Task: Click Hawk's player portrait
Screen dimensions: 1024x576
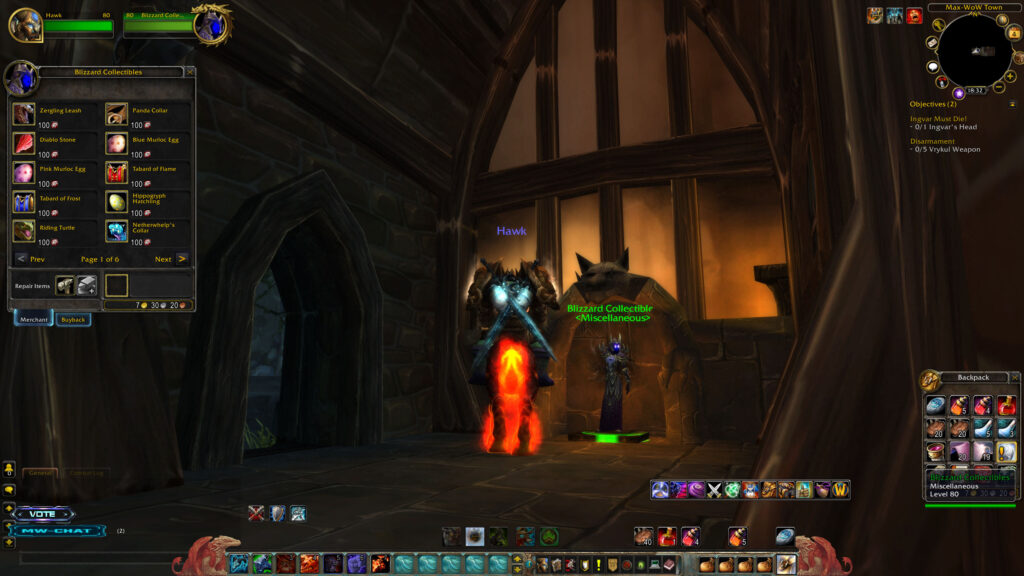Action: [26, 25]
